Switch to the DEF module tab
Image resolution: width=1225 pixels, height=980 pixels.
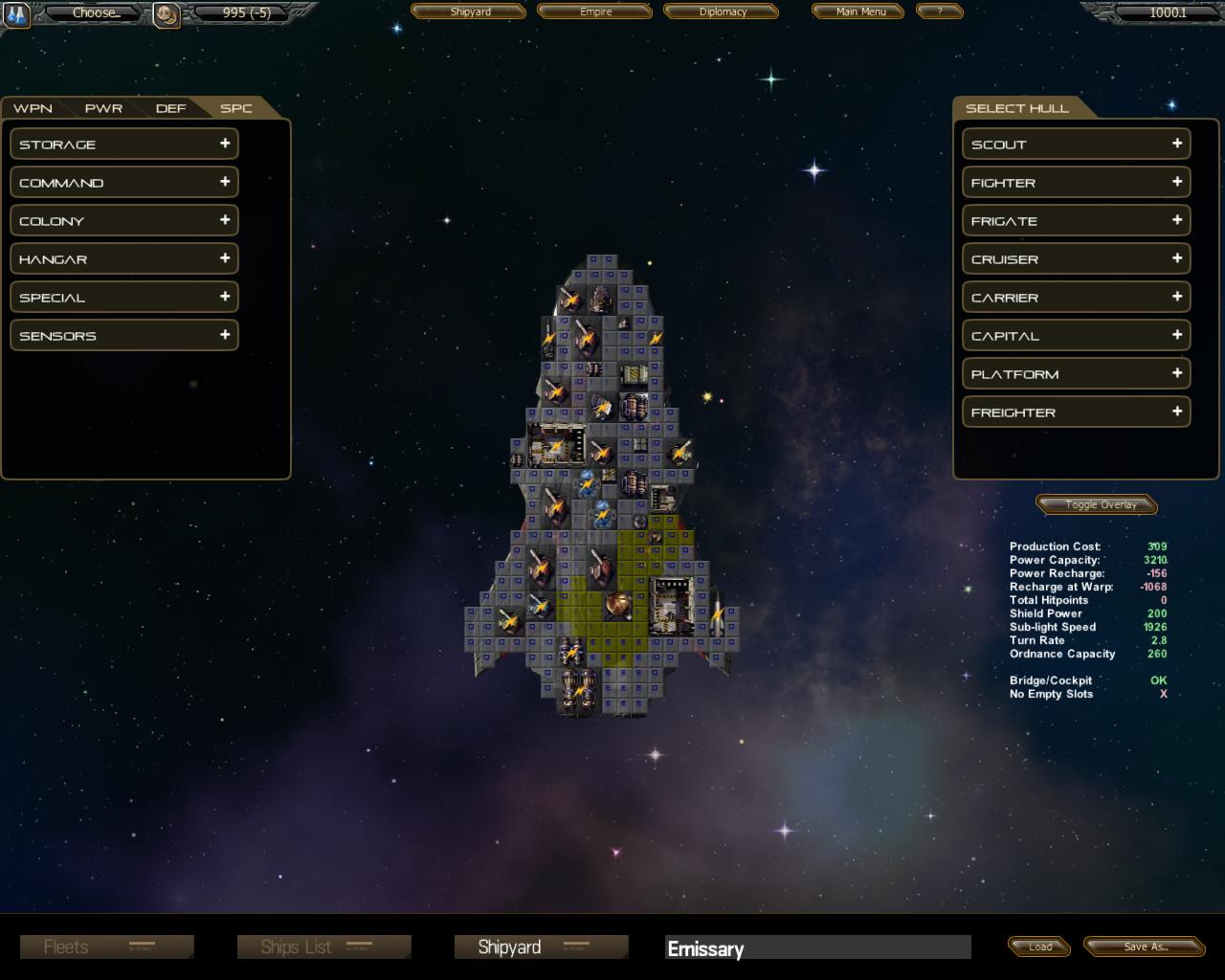(170, 108)
